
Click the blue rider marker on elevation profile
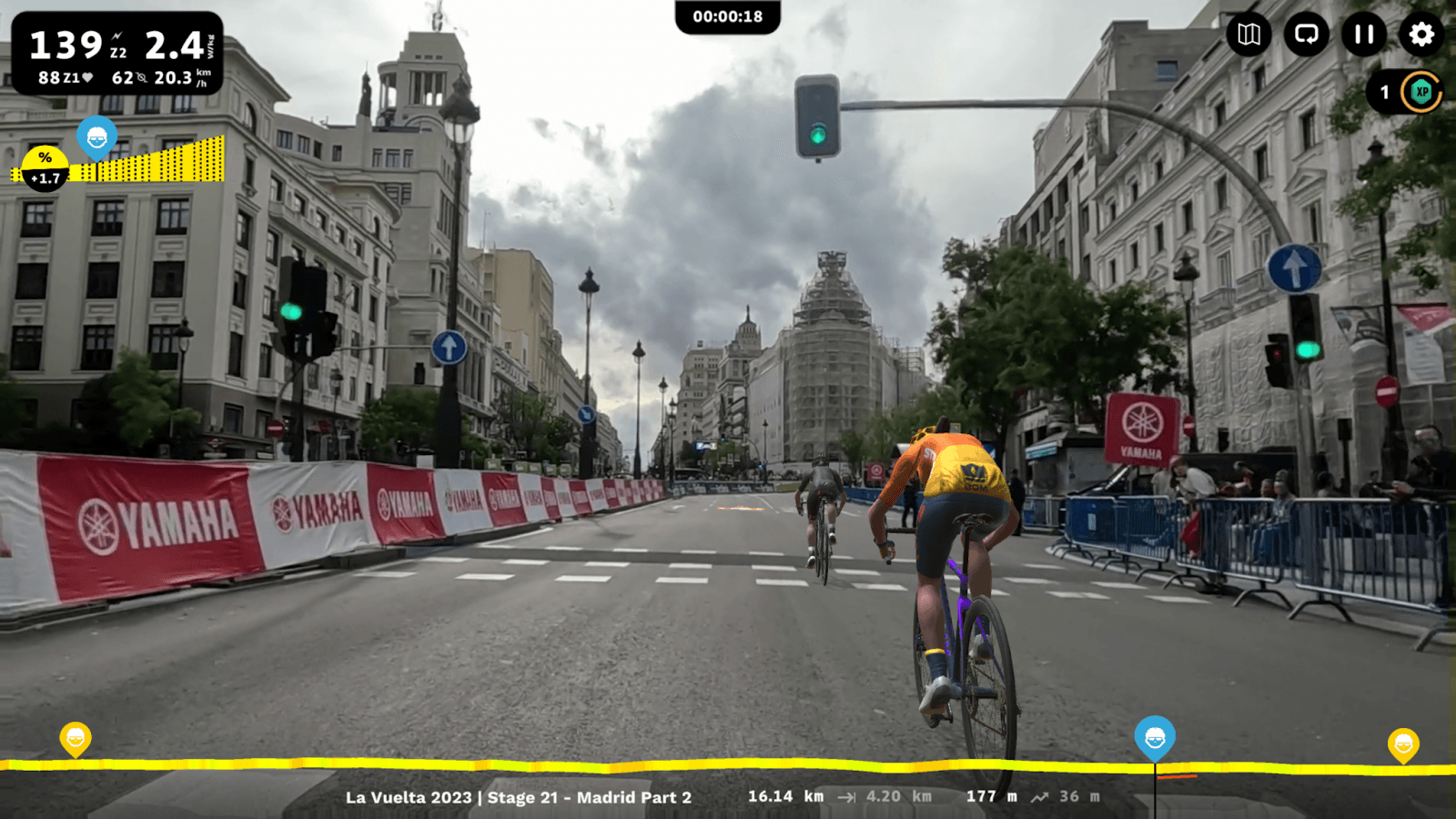(1155, 737)
